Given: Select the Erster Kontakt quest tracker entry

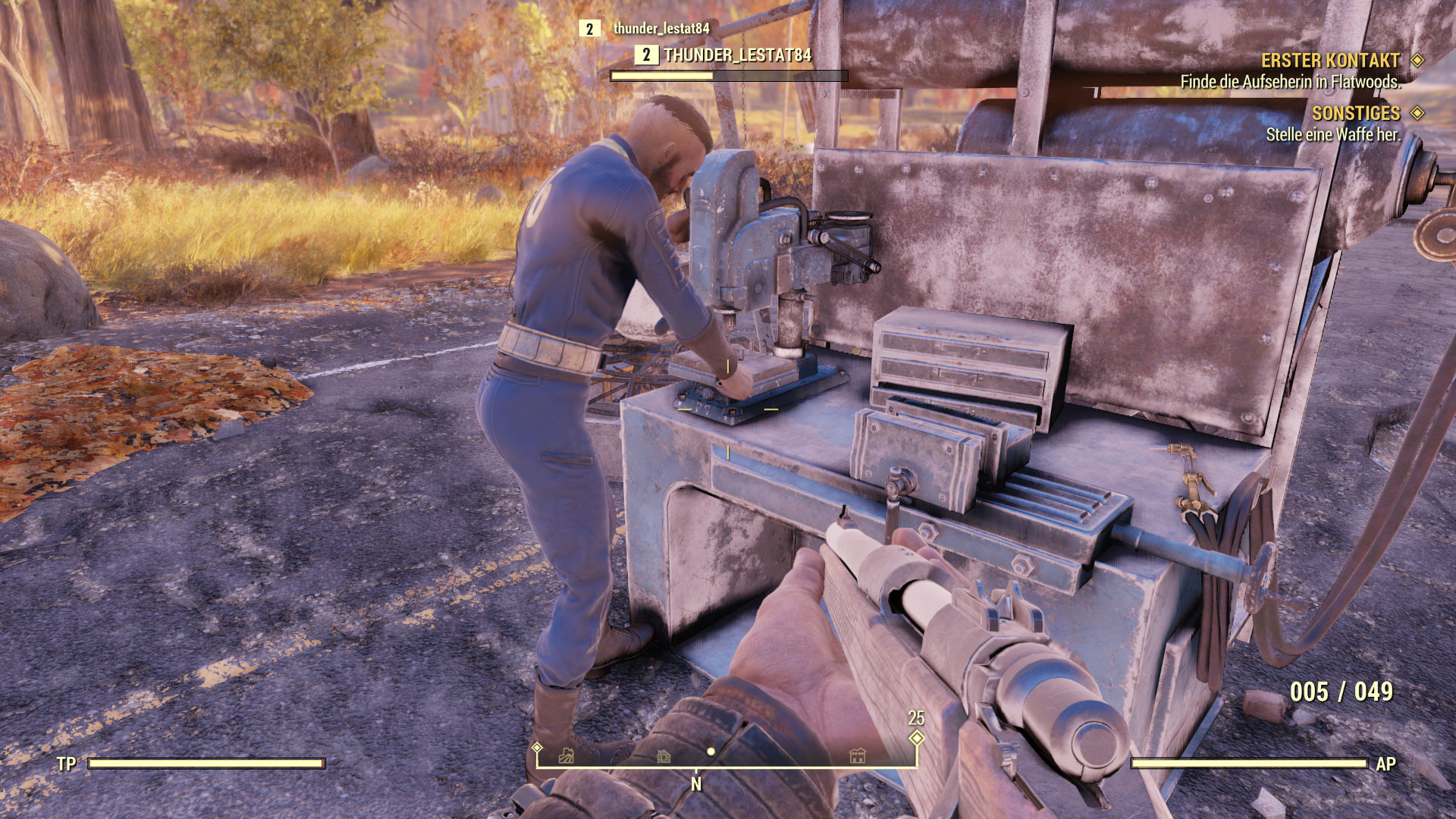Looking at the screenshot, I should click(1329, 61).
